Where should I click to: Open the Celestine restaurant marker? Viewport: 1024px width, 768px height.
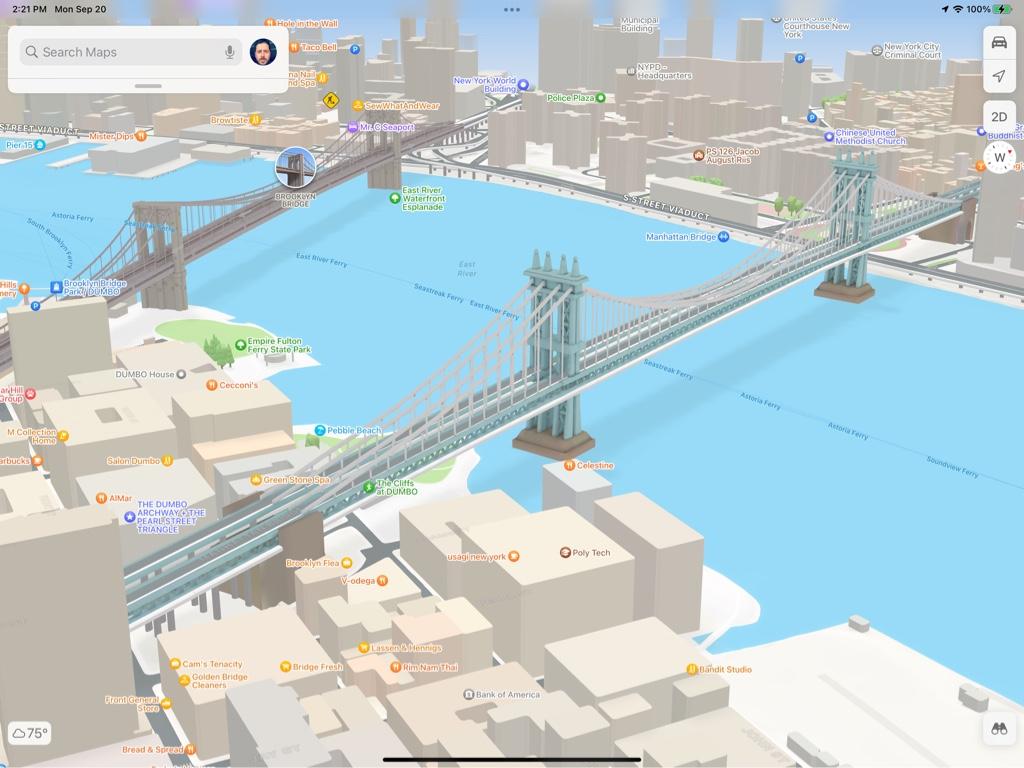[569, 465]
